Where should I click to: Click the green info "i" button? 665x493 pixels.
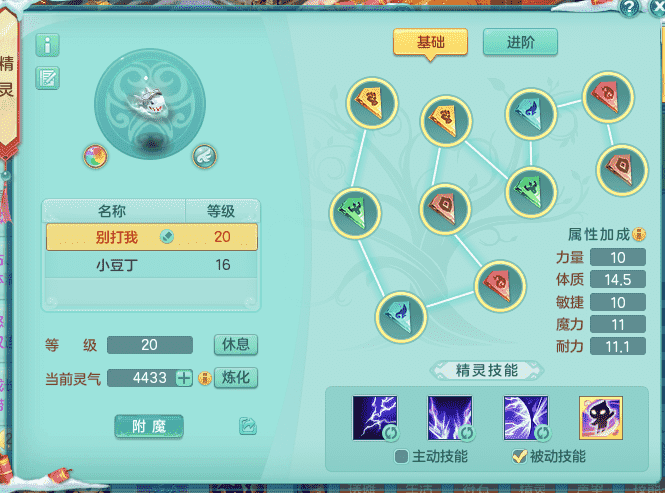point(48,45)
